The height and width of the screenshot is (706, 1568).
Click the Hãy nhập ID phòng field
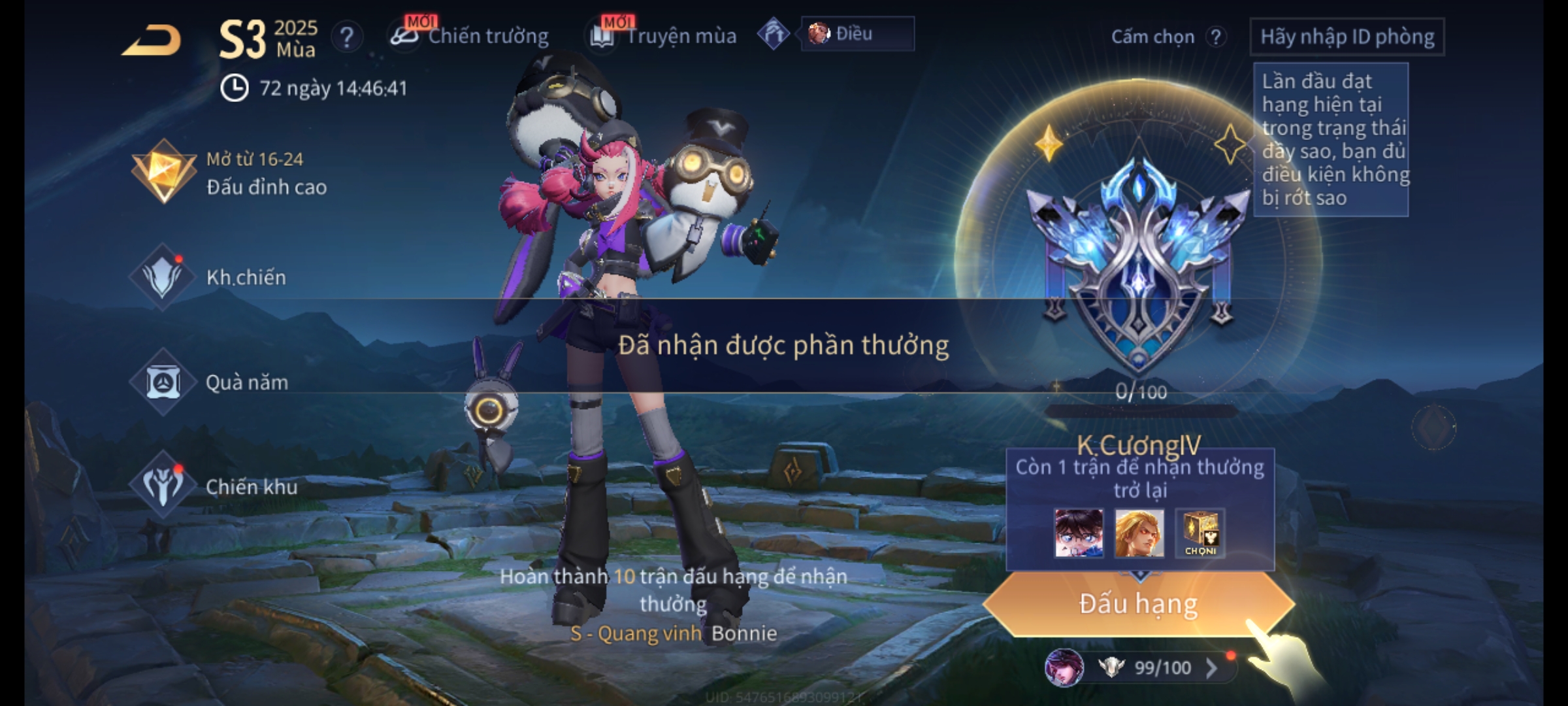pos(1347,37)
